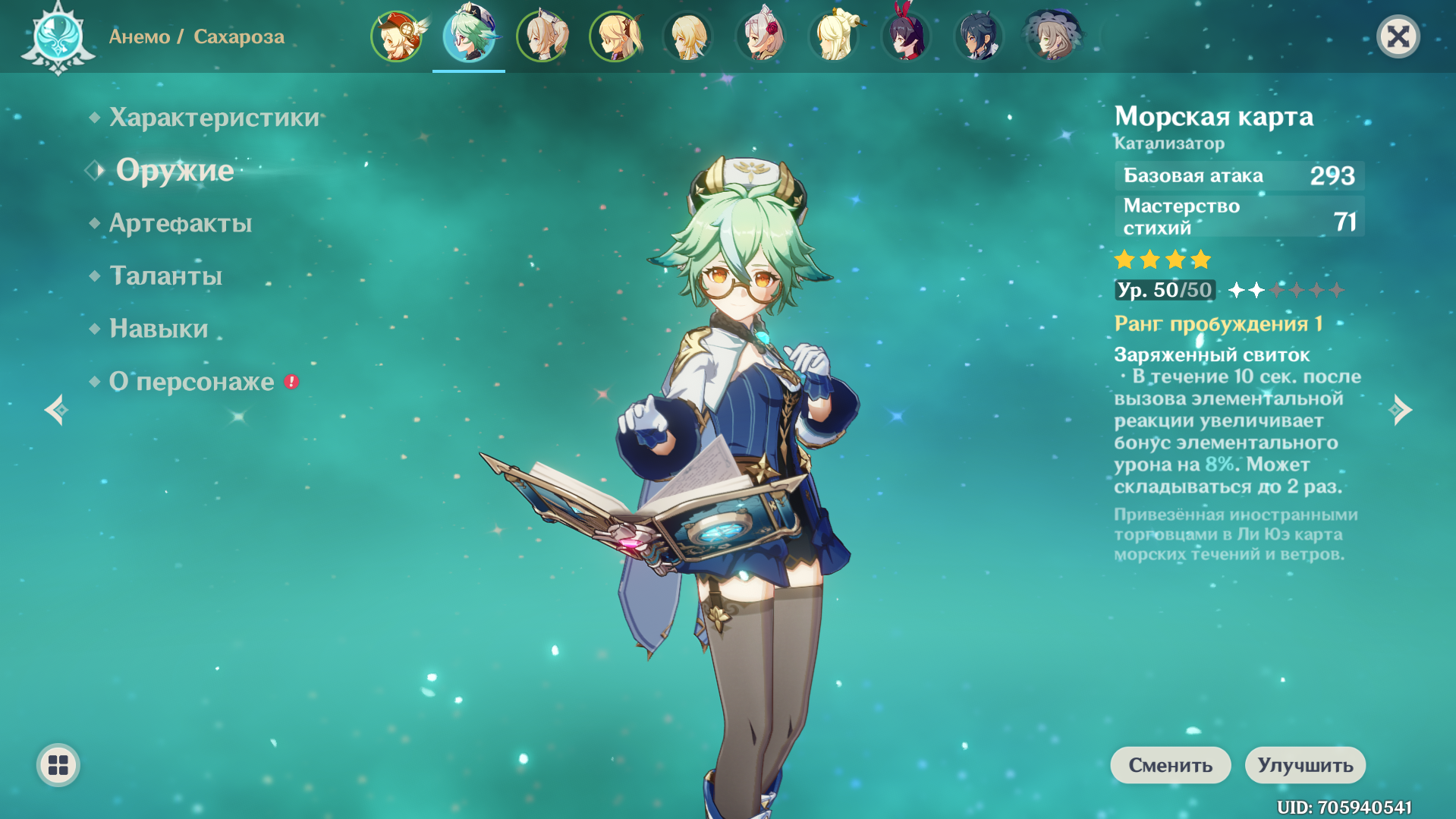Open О персонаже profile entry
This screenshot has width=1456, height=819.
[191, 382]
